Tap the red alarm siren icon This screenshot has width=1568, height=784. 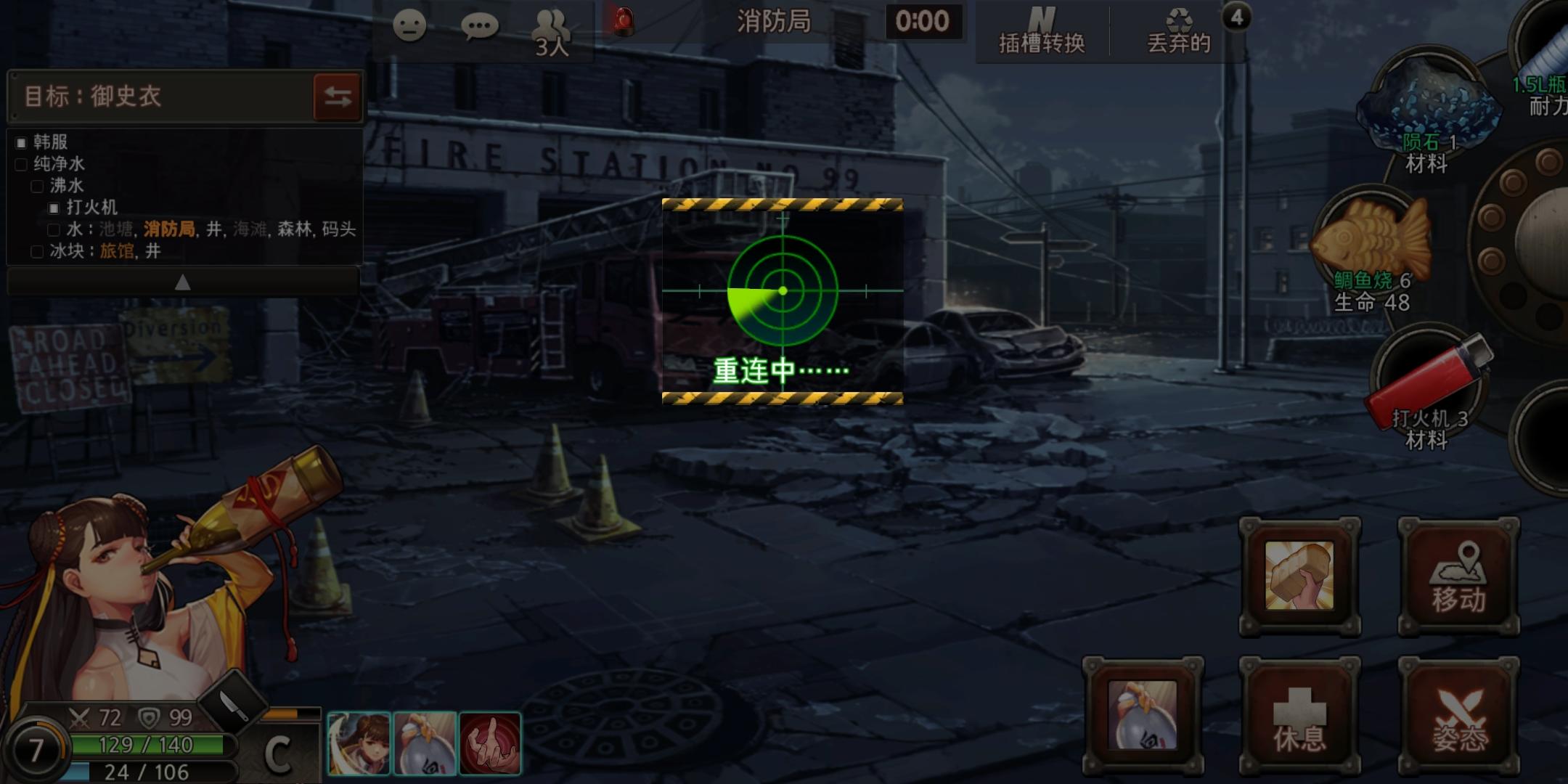(x=624, y=22)
